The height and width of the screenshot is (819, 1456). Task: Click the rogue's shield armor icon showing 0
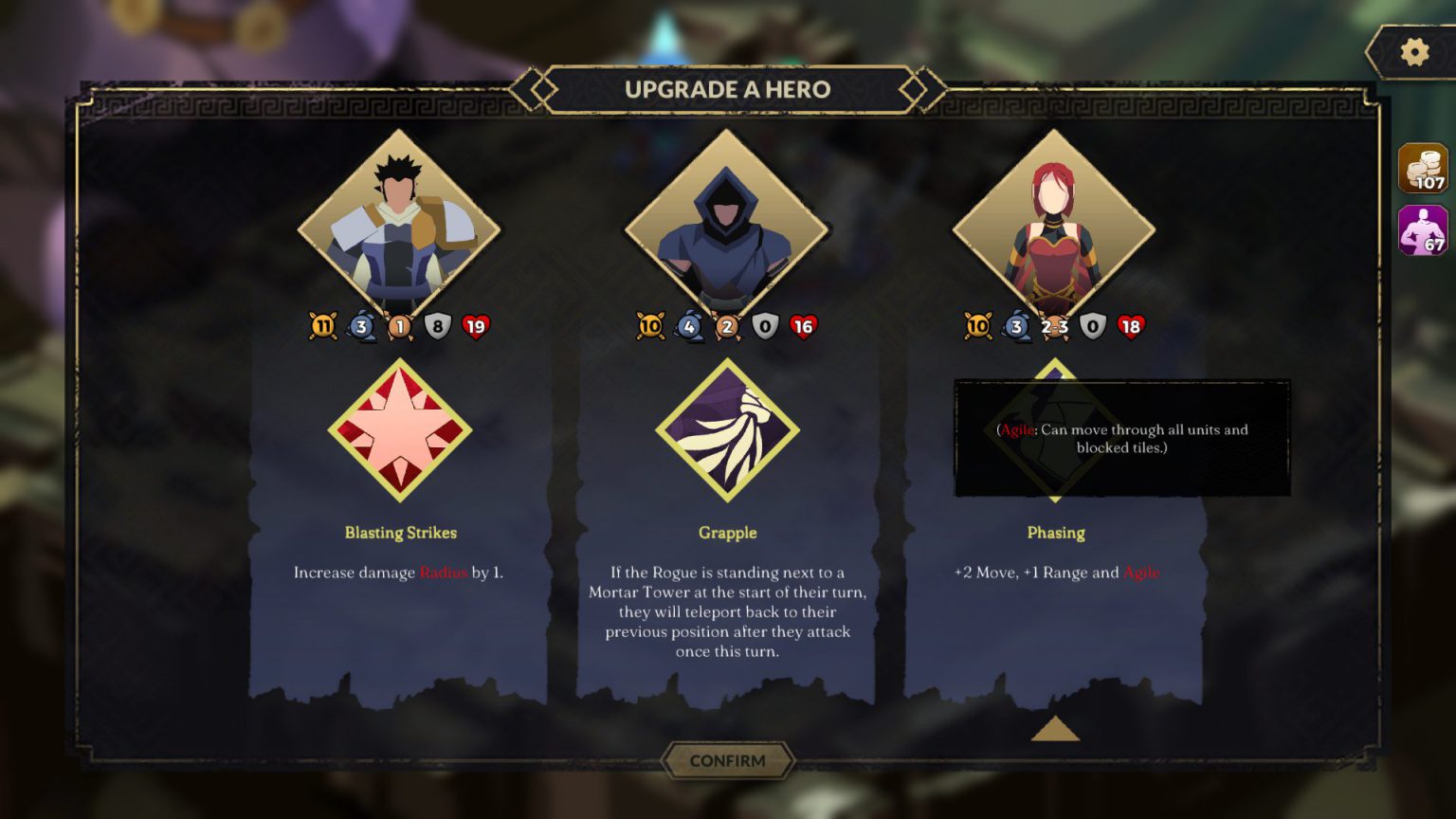pyautogui.click(x=764, y=325)
